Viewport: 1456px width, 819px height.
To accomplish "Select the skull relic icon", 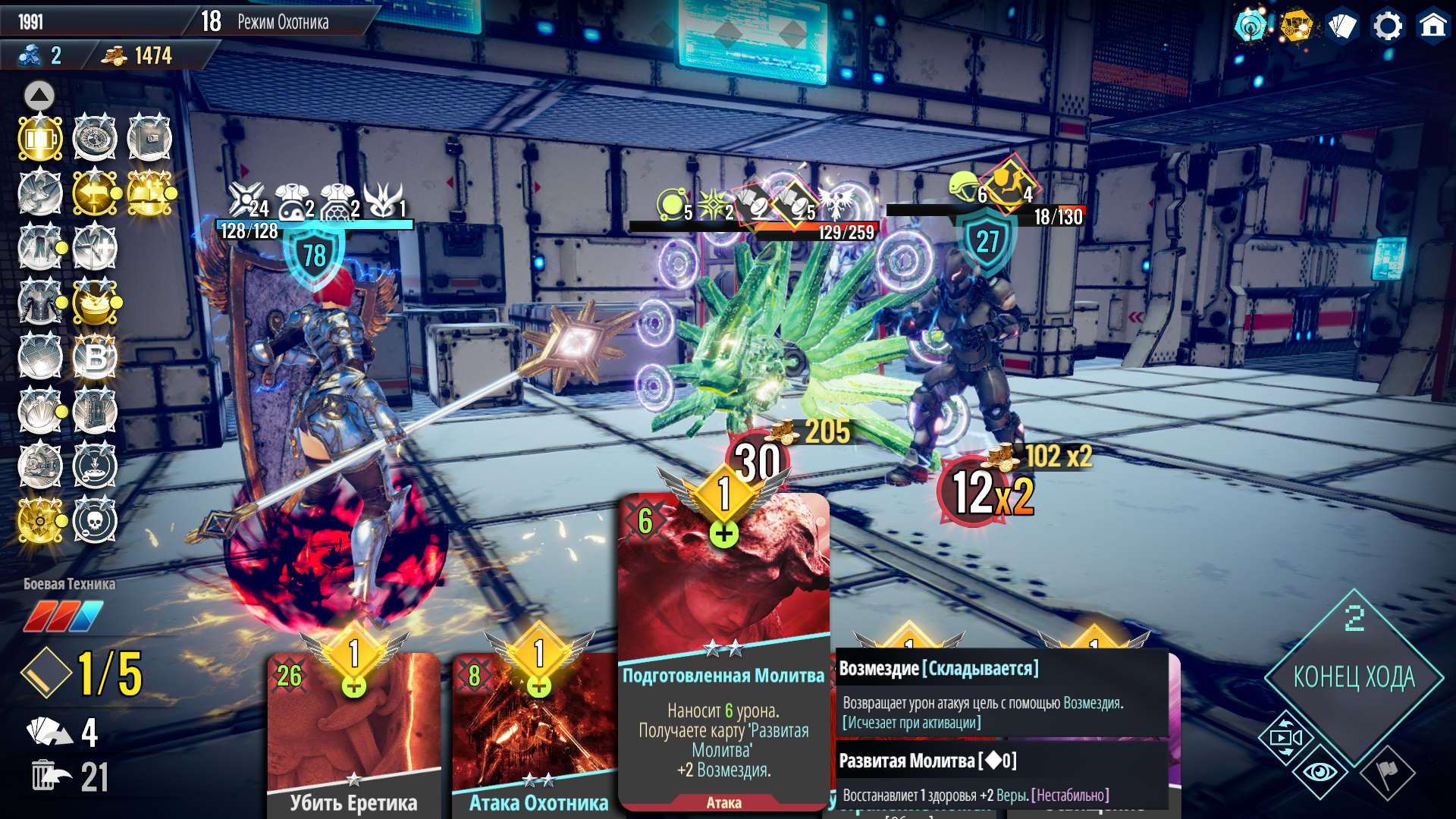I will [x=95, y=521].
